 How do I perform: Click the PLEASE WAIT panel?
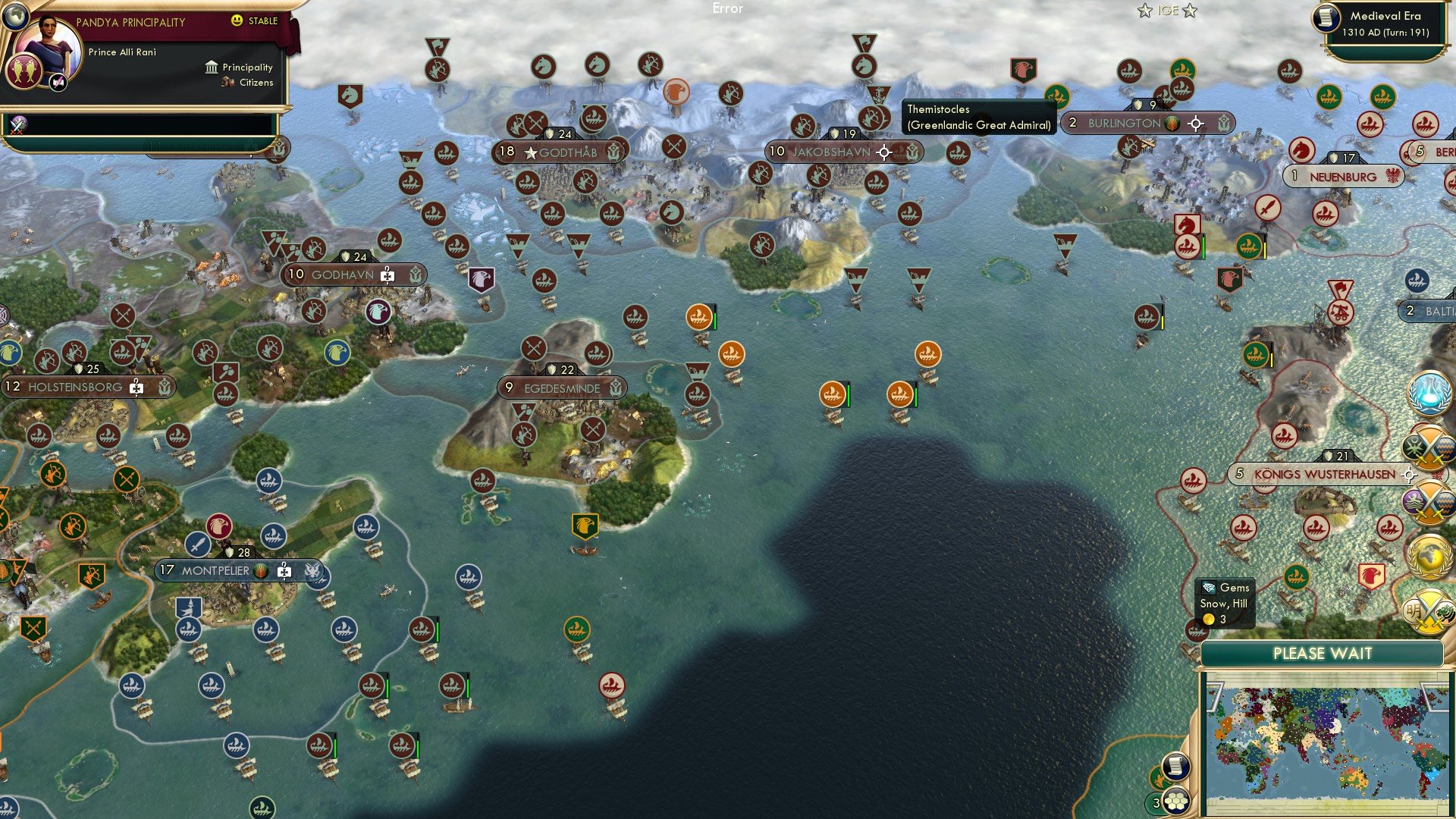tap(1325, 653)
